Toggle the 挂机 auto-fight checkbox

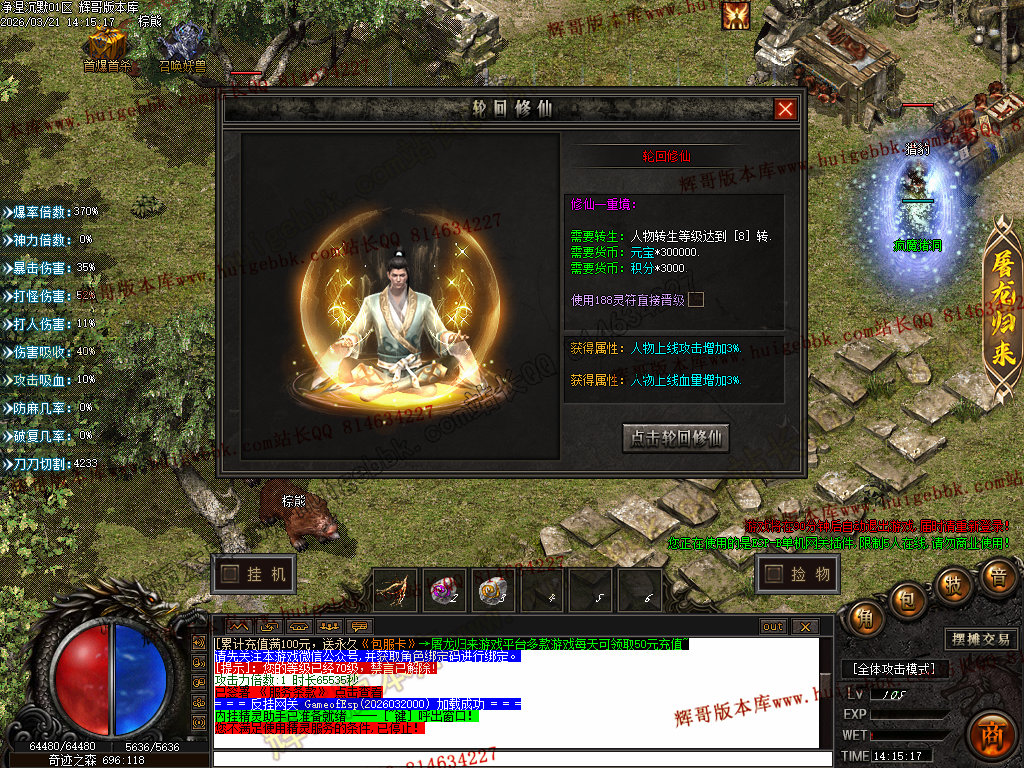(x=231, y=574)
